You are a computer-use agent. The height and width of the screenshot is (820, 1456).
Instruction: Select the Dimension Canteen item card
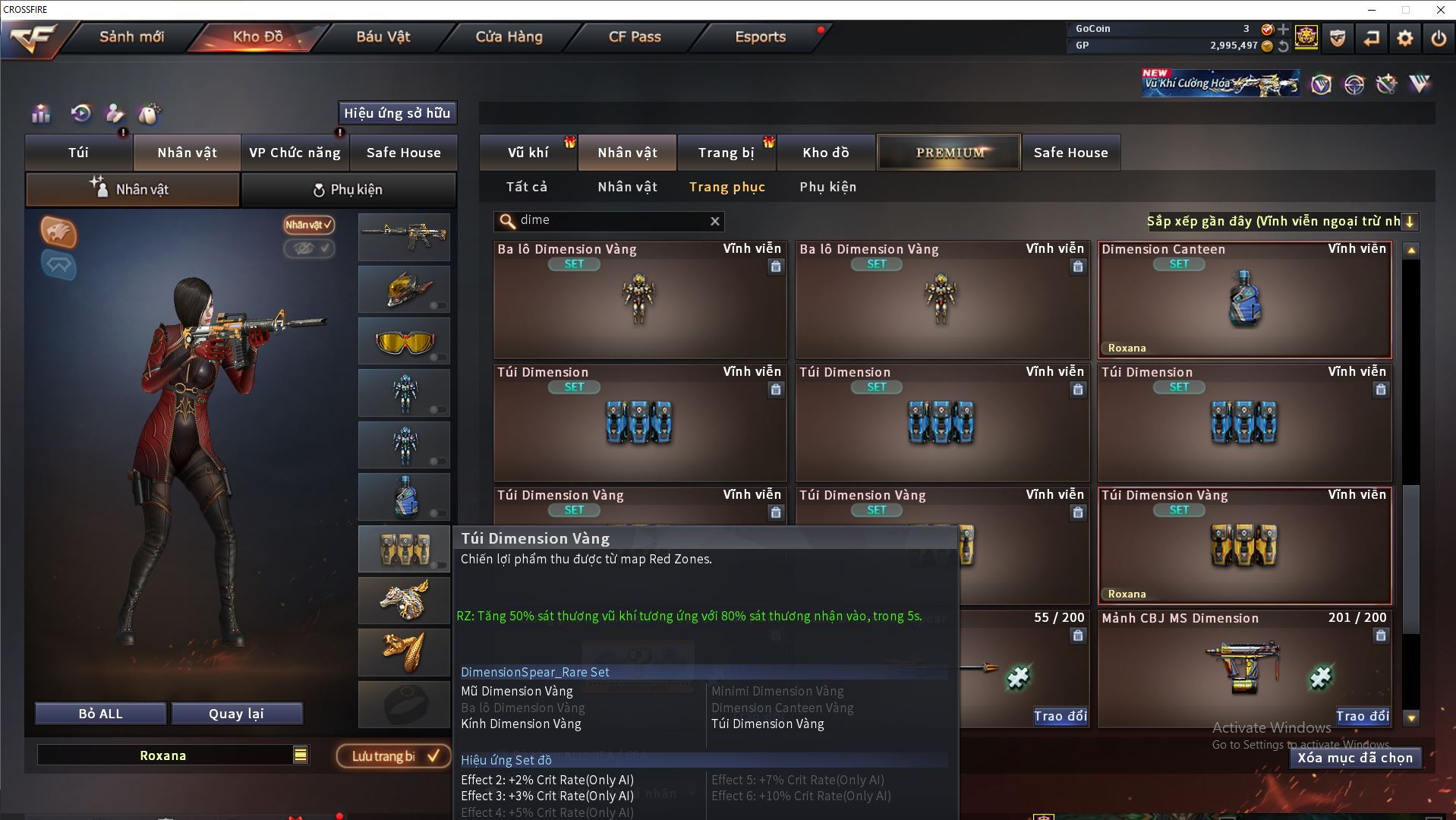click(x=1244, y=300)
